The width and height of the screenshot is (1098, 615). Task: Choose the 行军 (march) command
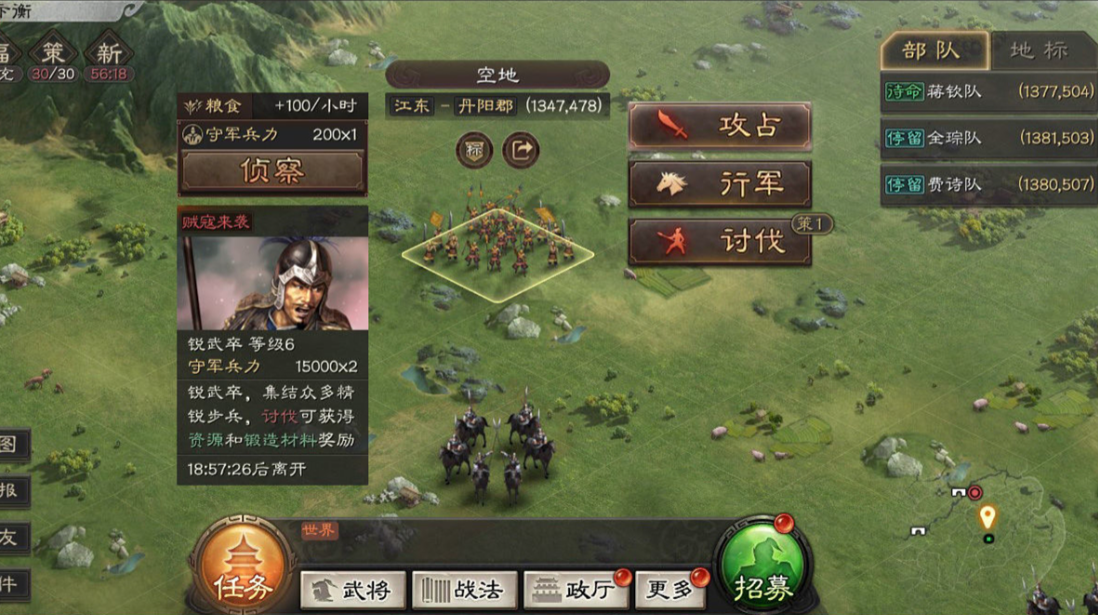point(719,184)
